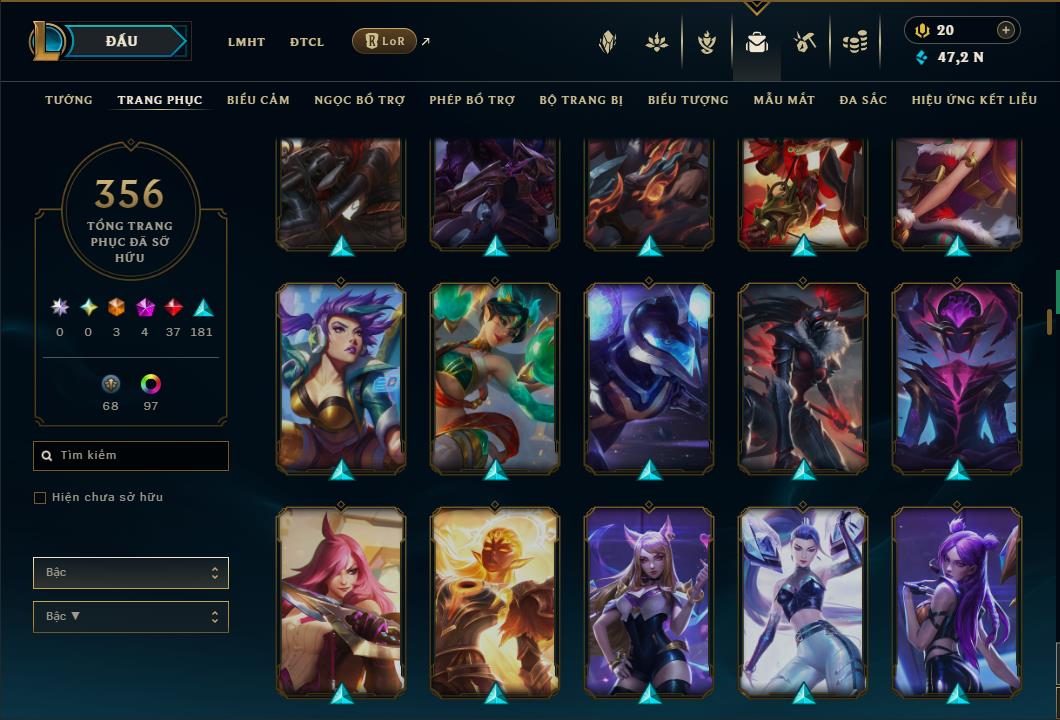The image size is (1060, 720).
Task: Open the BIỂU TƯỢNG tab
Action: click(688, 100)
